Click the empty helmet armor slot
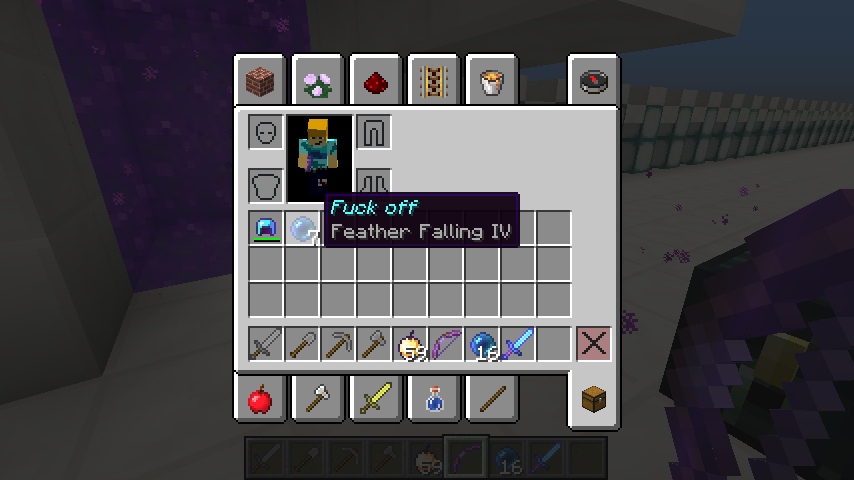The width and height of the screenshot is (854, 480). point(266,132)
